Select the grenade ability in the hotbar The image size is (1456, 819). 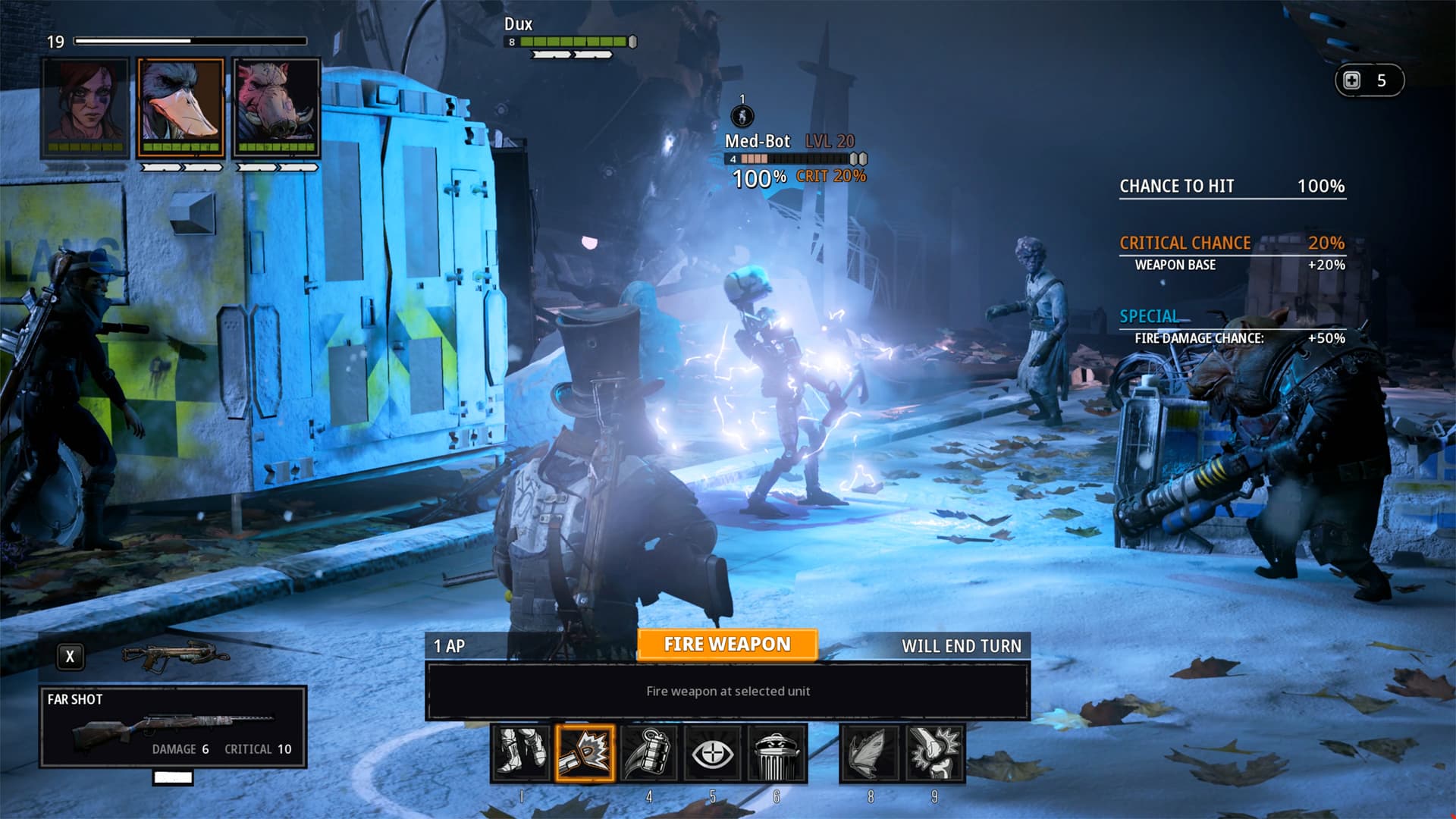click(x=648, y=754)
